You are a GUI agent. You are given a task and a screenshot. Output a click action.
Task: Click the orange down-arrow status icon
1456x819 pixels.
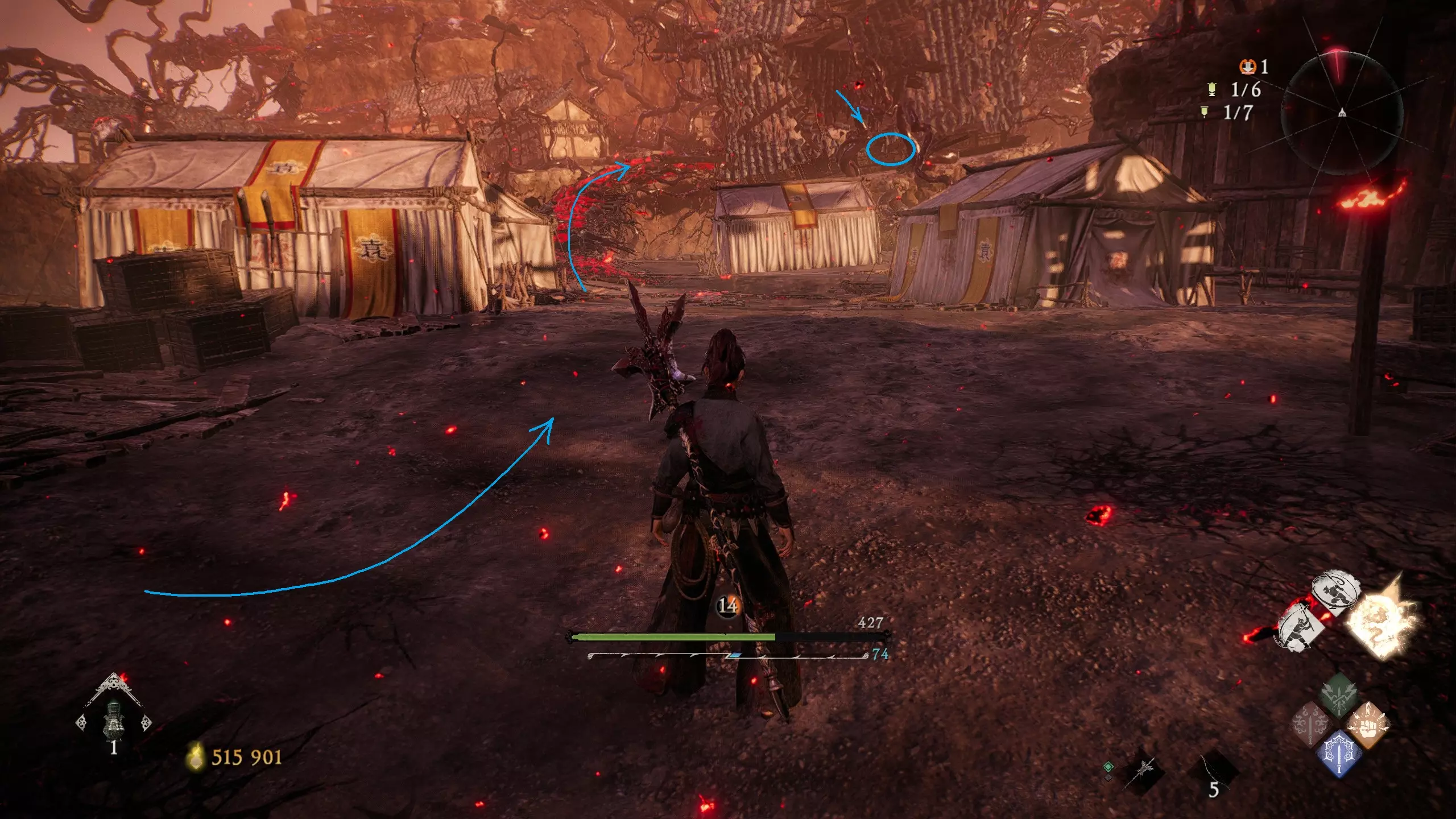[x=1247, y=67]
